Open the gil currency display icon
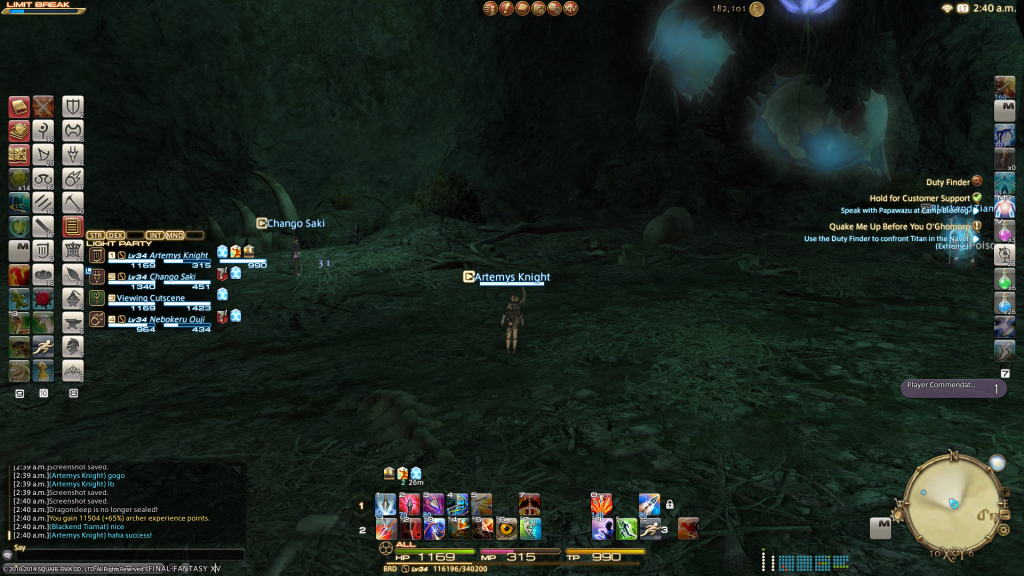The width and height of the screenshot is (1024, 576). click(757, 9)
